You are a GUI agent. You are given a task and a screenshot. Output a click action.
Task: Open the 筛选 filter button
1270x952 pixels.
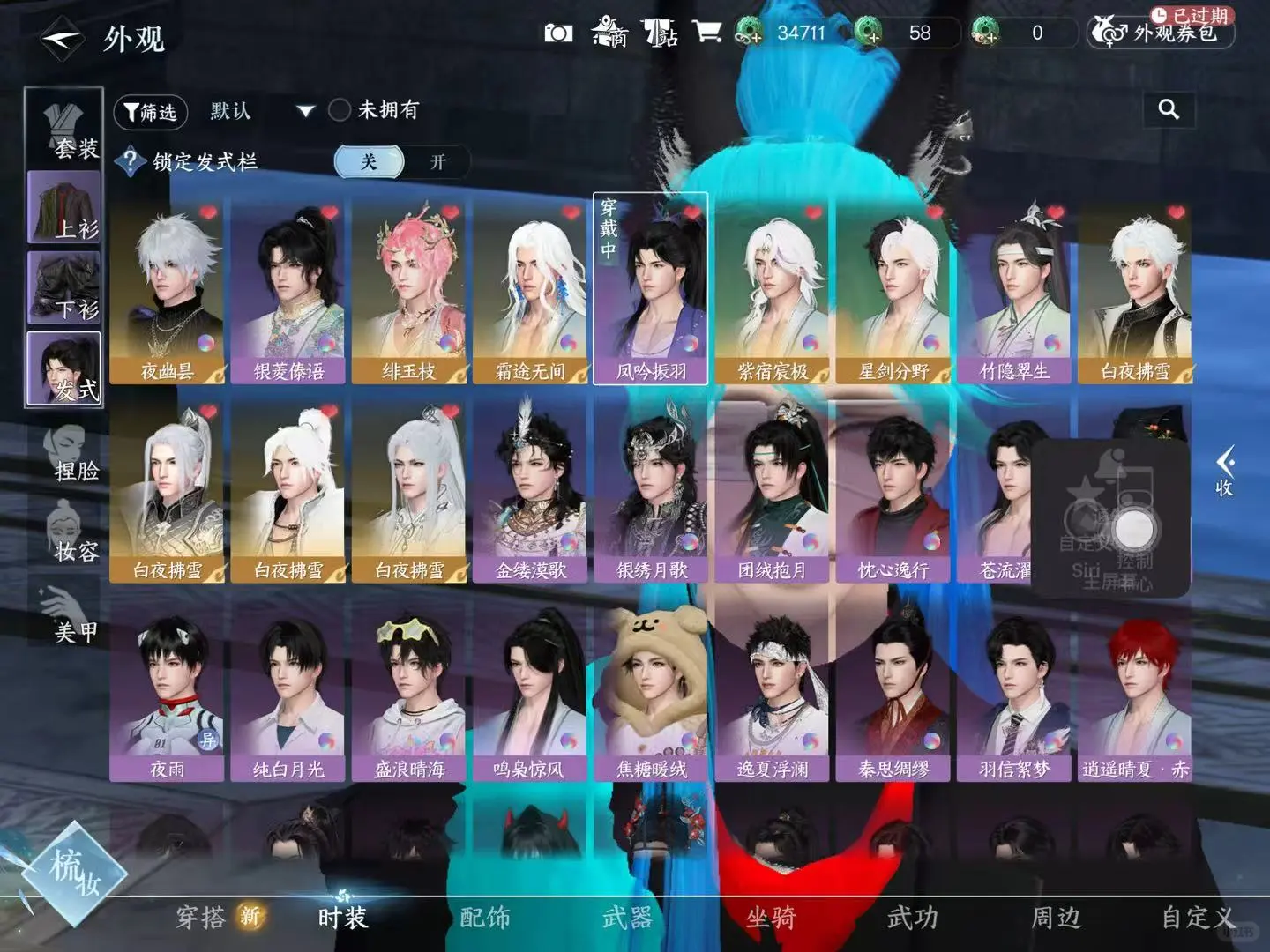[x=152, y=112]
